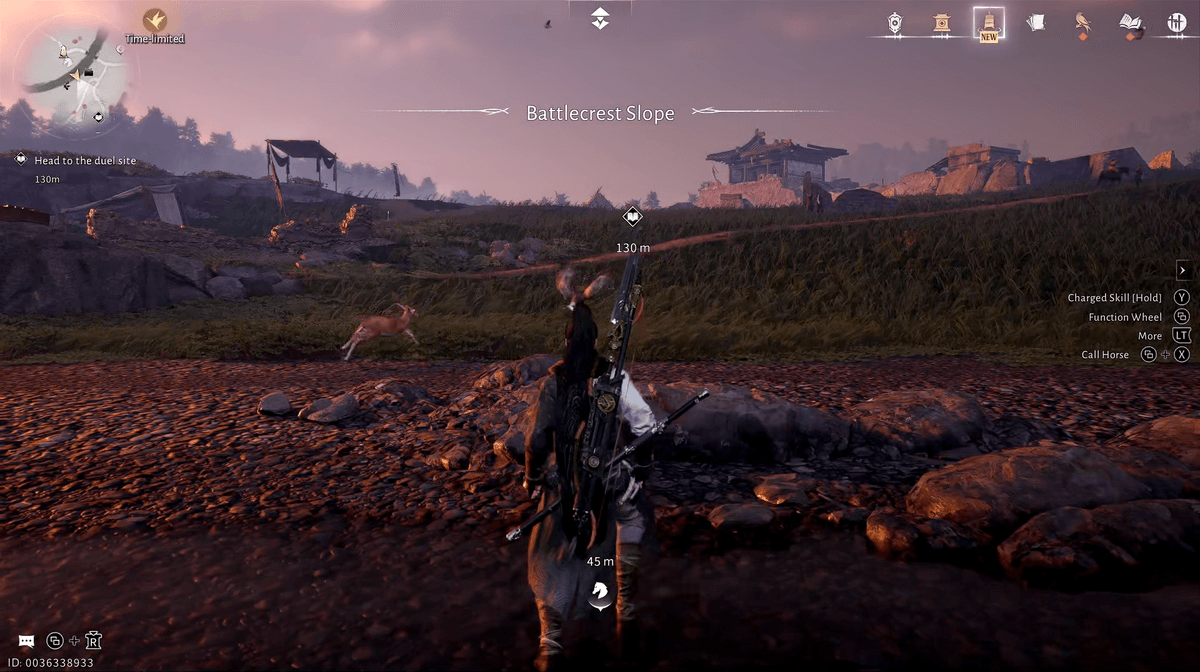Open the circular minimap
The image size is (1200, 672).
click(x=75, y=77)
